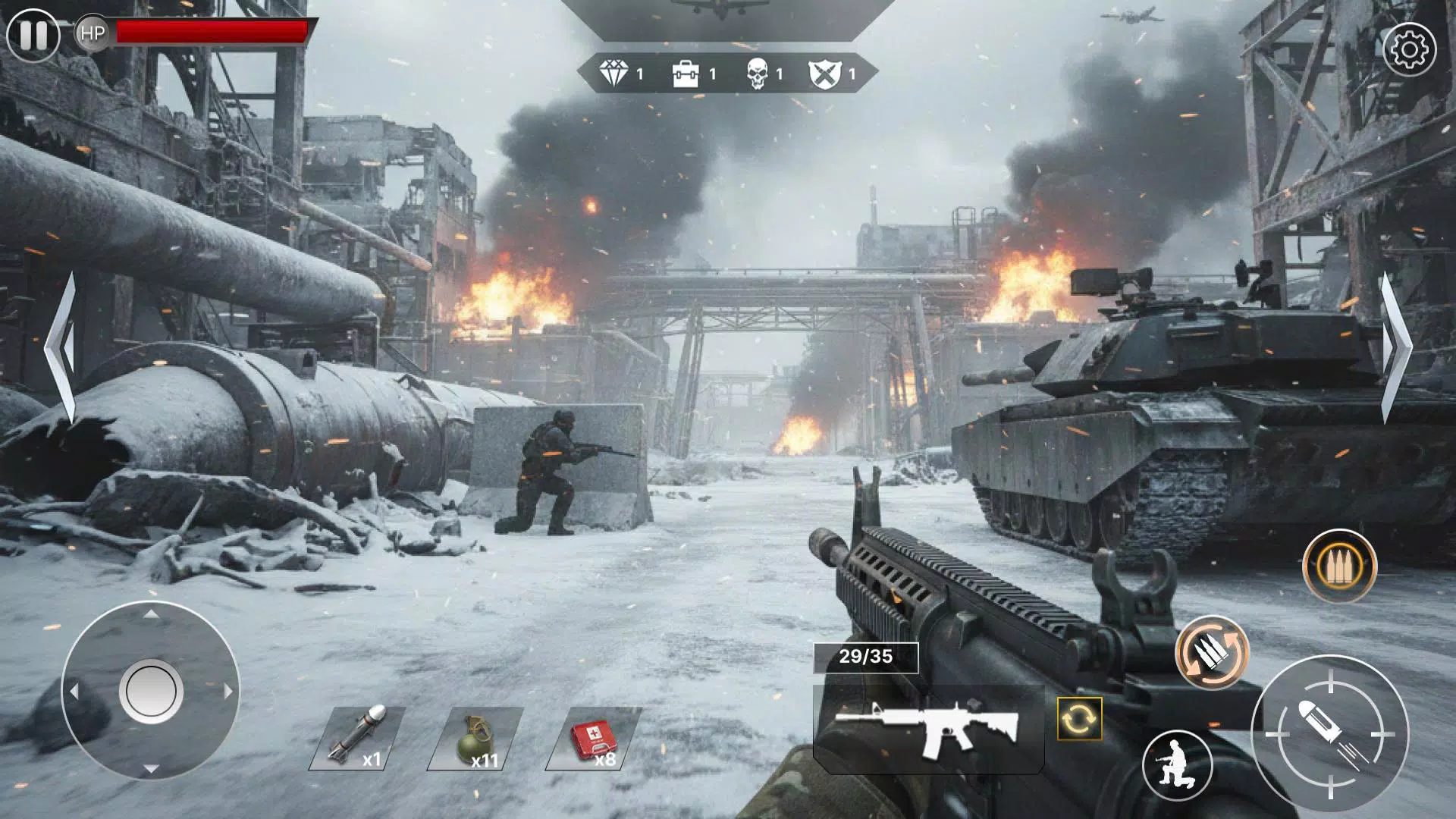Fire the weapon with the bullet crosshair button

point(1329,733)
